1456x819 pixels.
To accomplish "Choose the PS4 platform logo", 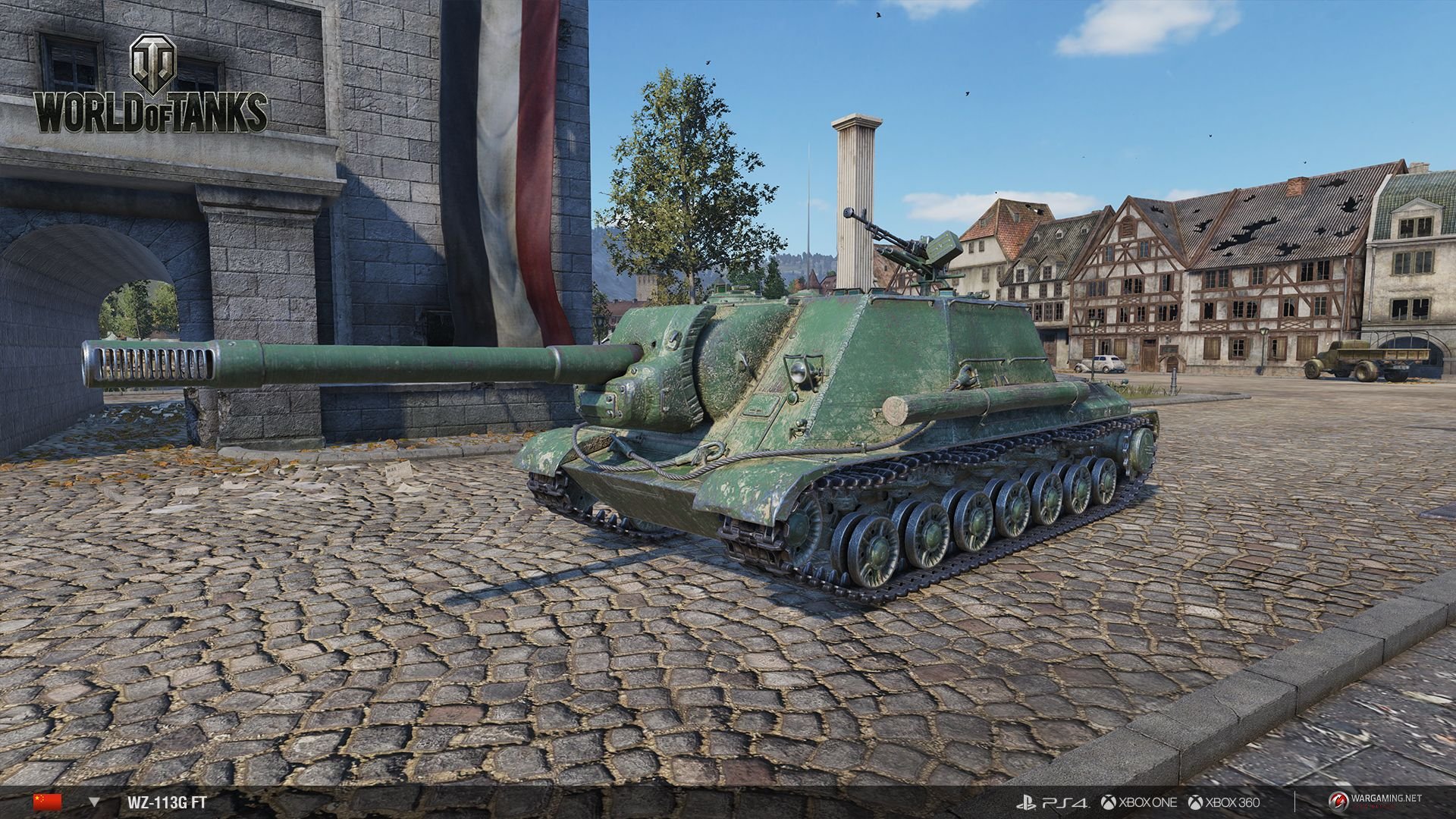I will pos(1052,802).
